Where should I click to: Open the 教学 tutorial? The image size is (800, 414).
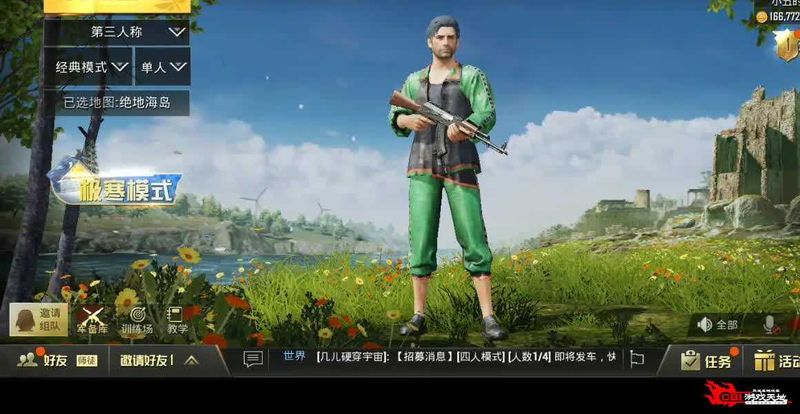pyautogui.click(x=177, y=320)
